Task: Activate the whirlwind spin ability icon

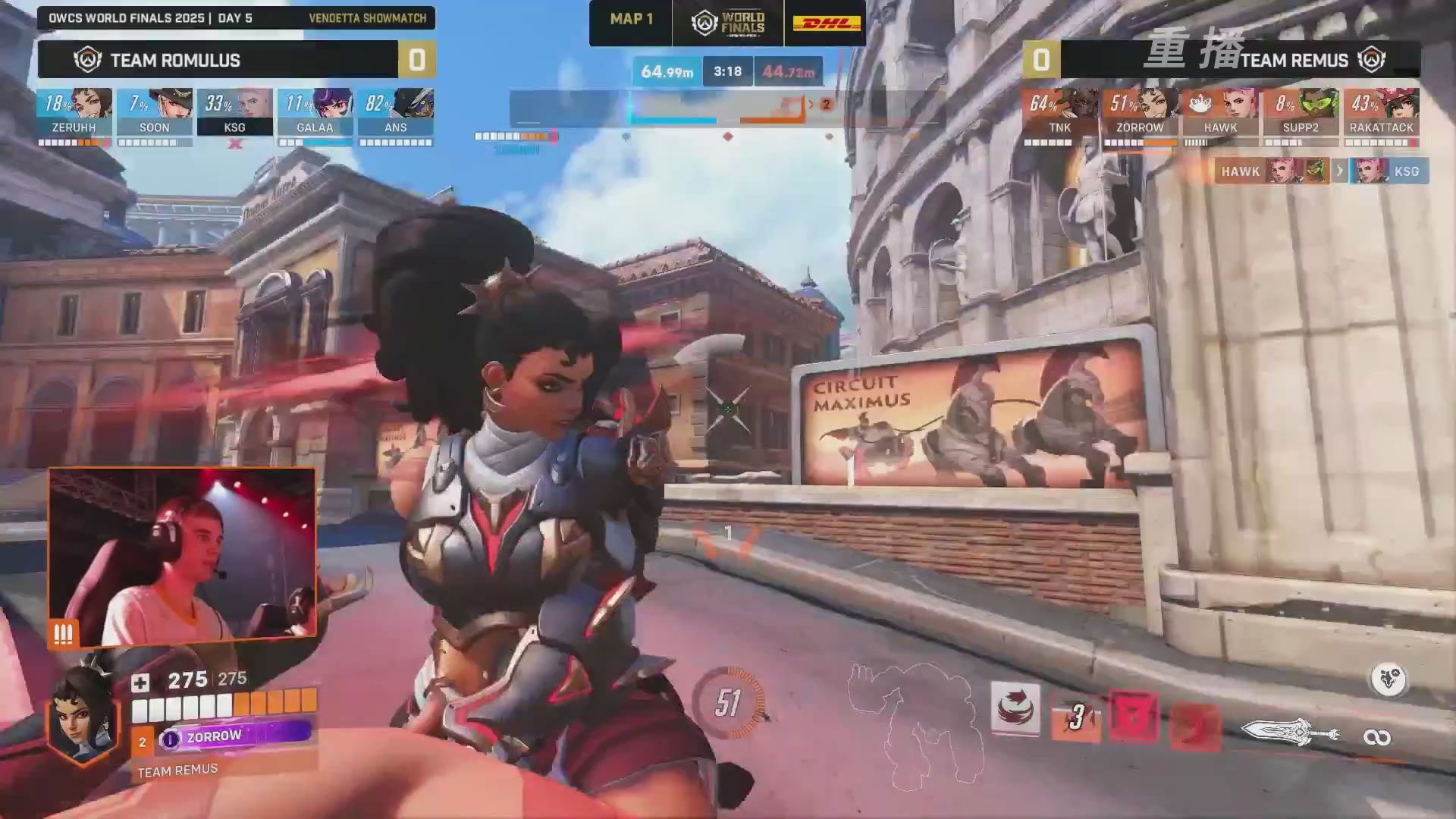Action: click(x=1015, y=708)
